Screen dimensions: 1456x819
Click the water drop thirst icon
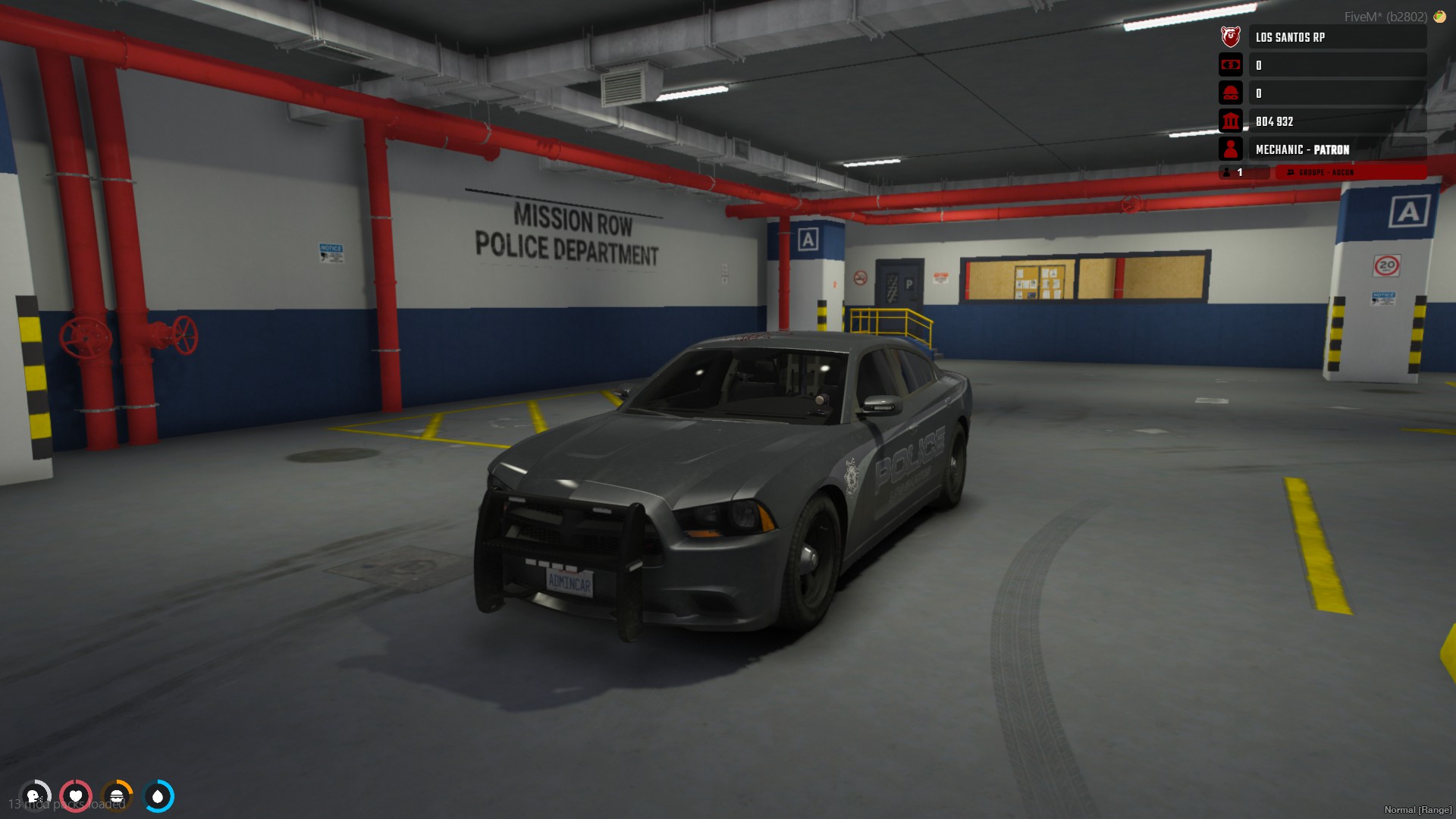(158, 796)
